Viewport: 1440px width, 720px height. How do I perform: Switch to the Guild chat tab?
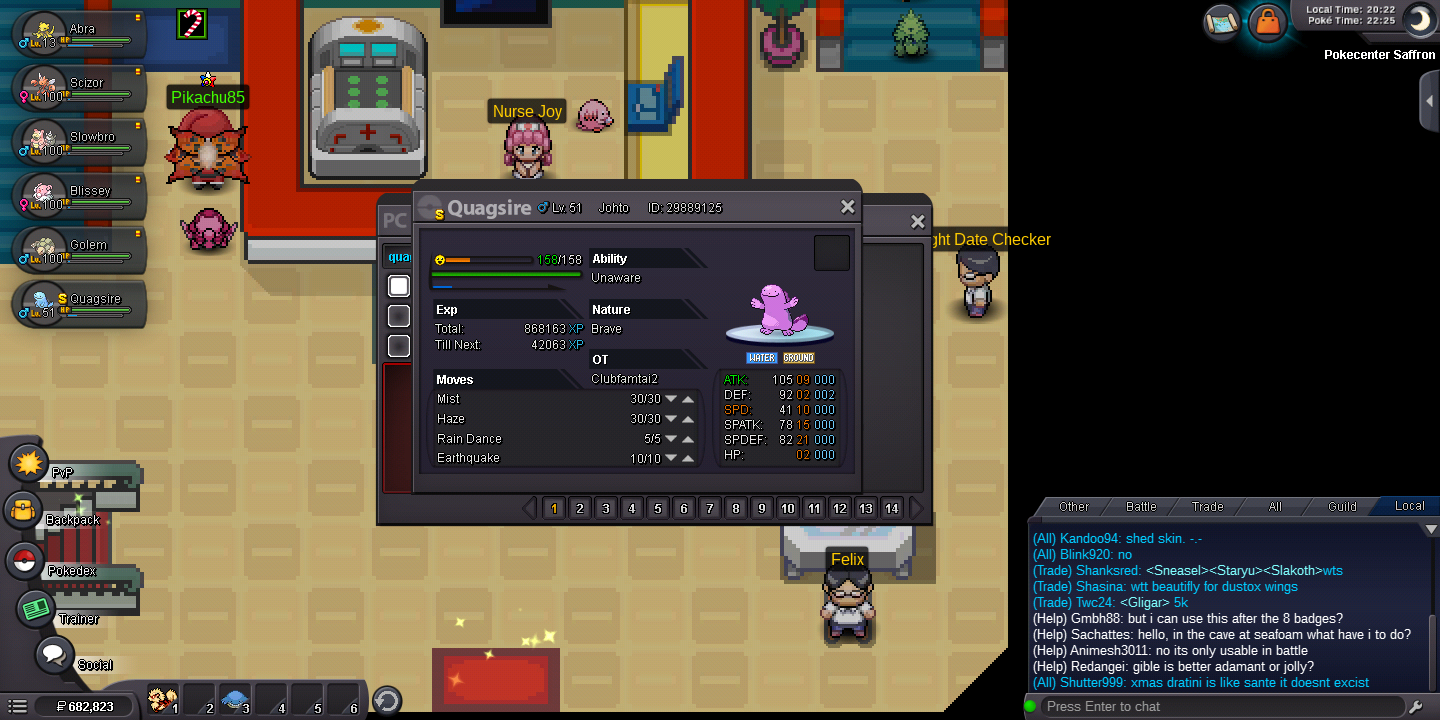1342,506
